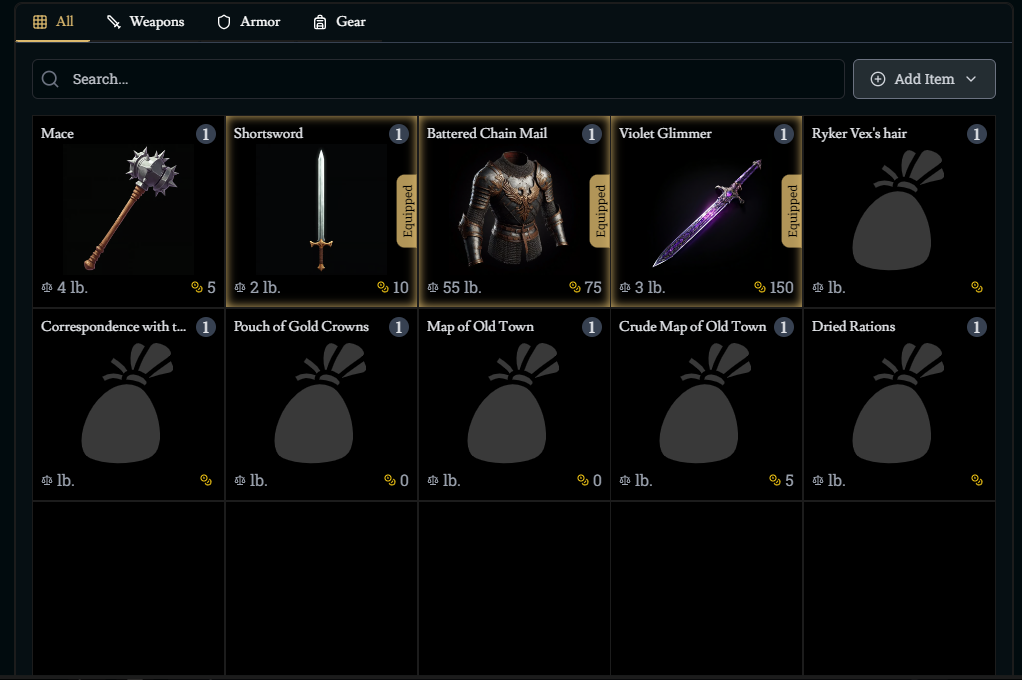Choose the Map of Old Town item
The image size is (1022, 680).
[514, 404]
